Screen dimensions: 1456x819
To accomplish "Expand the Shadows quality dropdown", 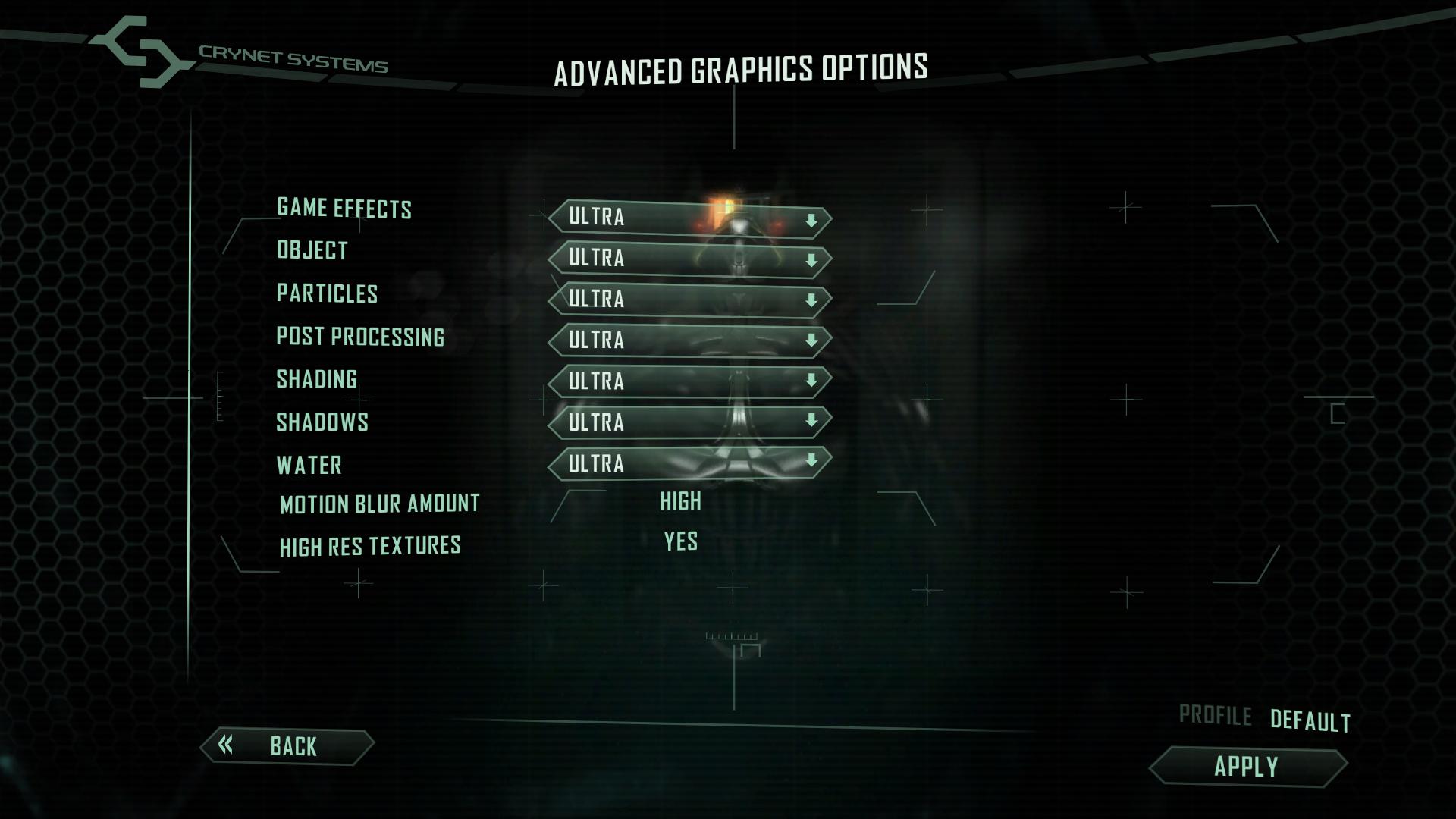I will click(689, 422).
